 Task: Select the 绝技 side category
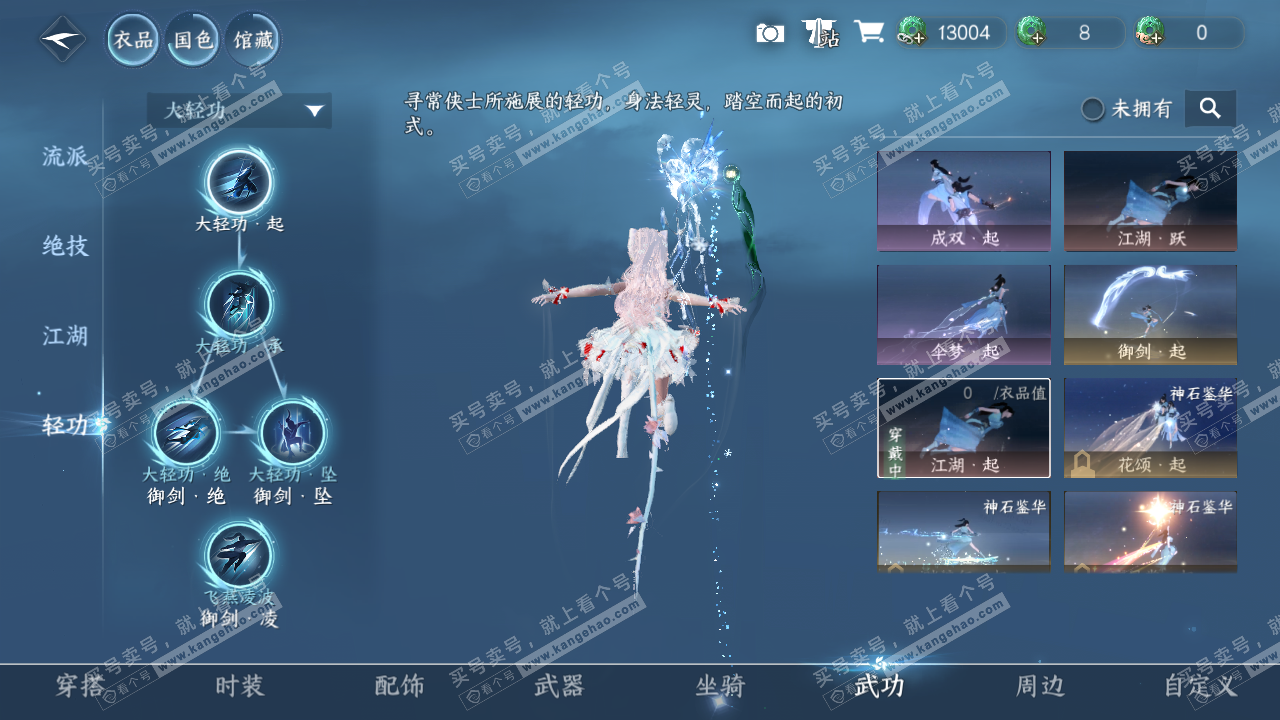point(65,246)
